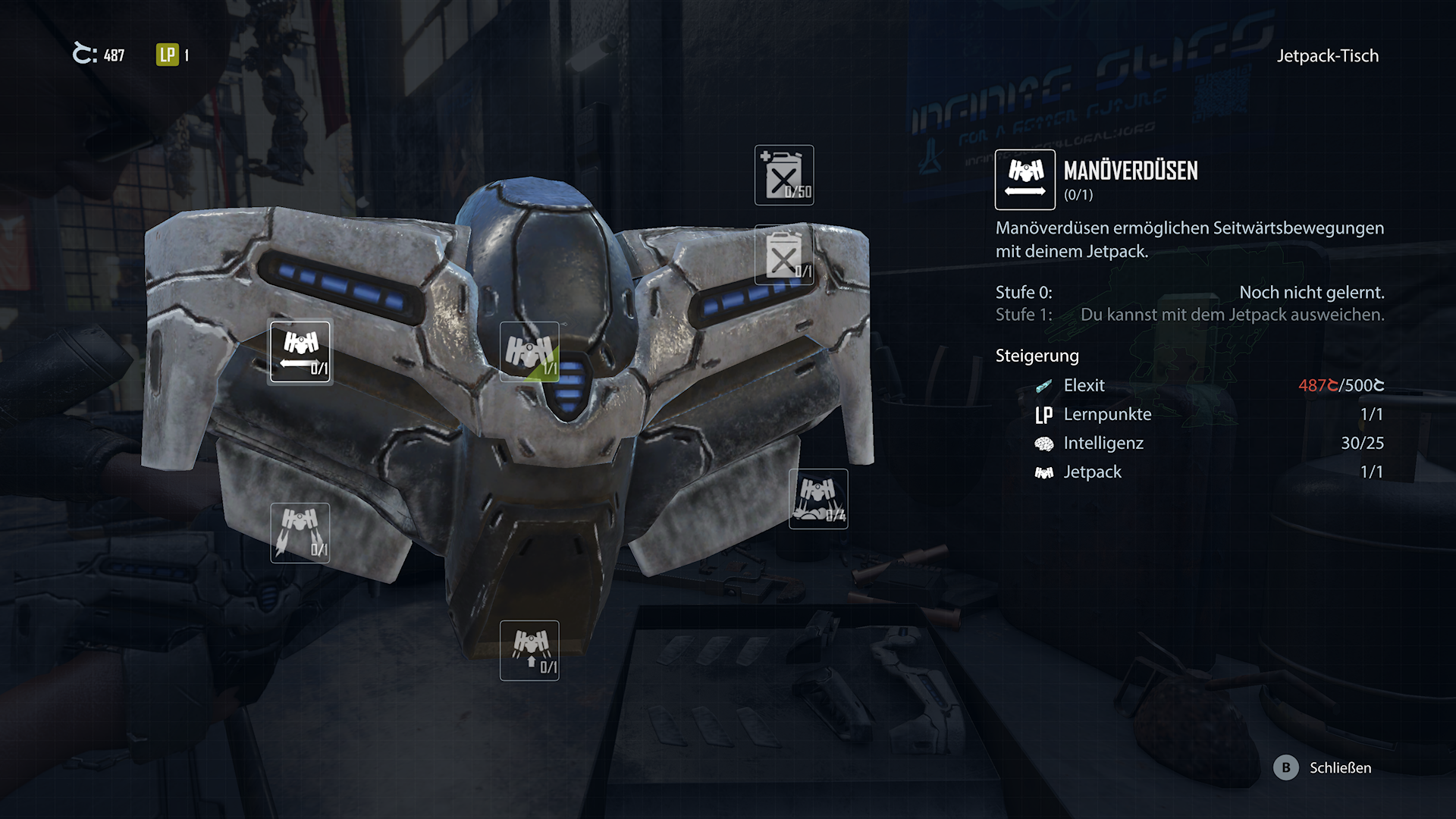Open the 0/4 jetpack upgrade node
The height and width of the screenshot is (819, 1456).
[818, 499]
